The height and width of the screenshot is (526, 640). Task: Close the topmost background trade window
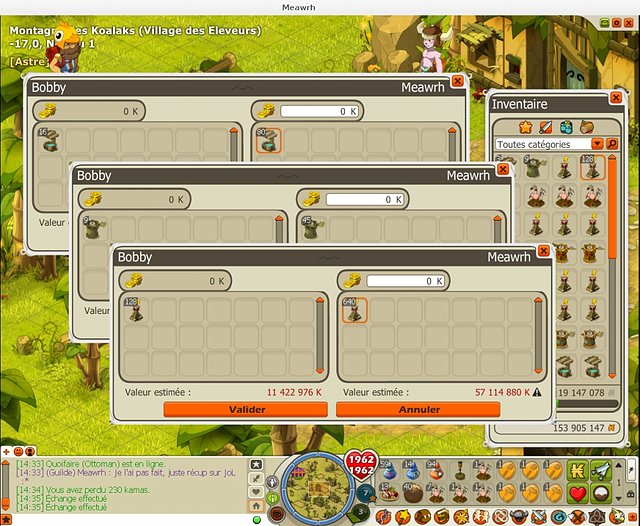pos(458,81)
